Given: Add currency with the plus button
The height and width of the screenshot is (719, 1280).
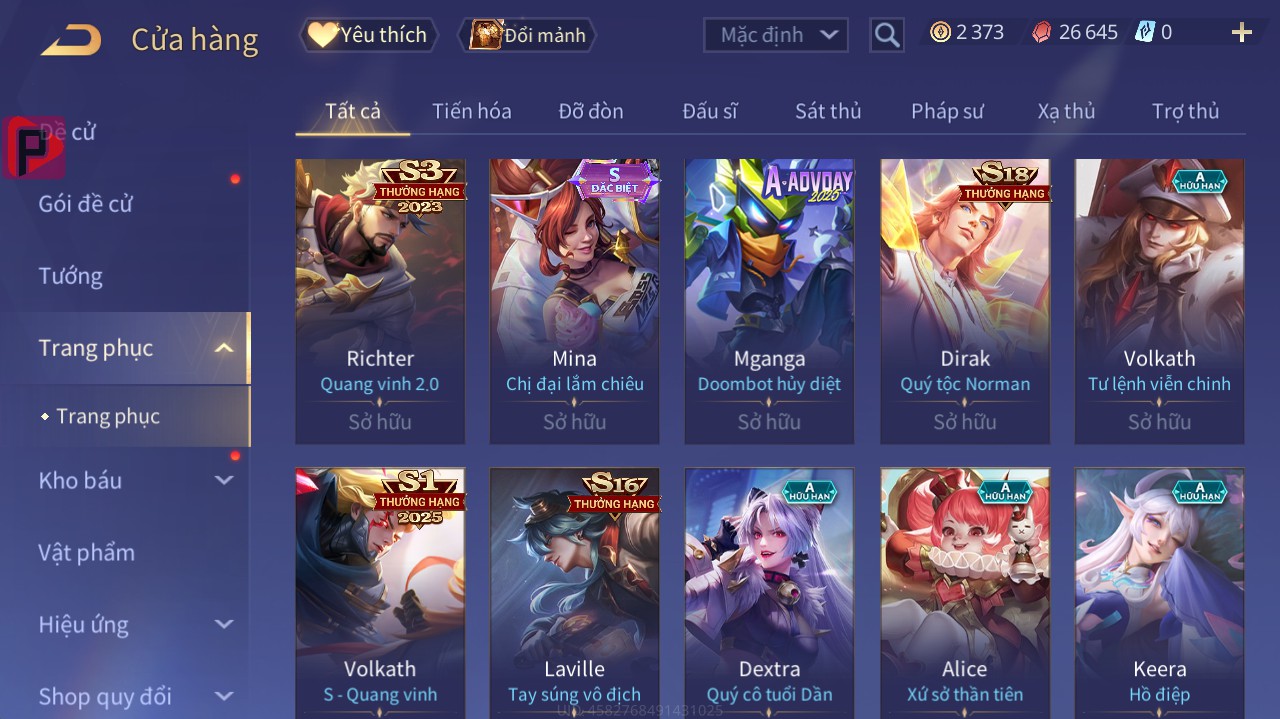Looking at the screenshot, I should click(x=1241, y=33).
